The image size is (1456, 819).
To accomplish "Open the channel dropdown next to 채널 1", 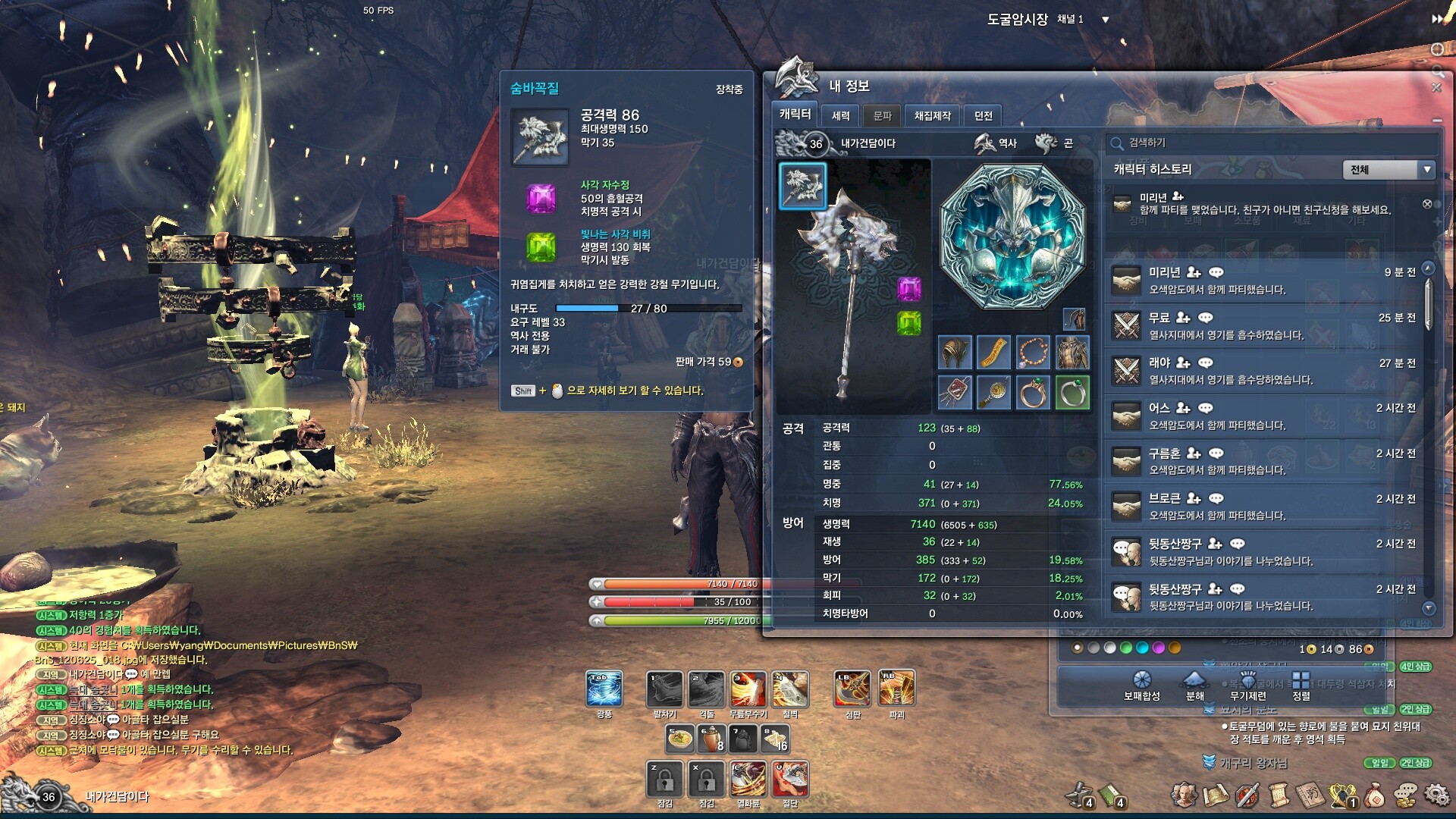I will pos(1106,20).
